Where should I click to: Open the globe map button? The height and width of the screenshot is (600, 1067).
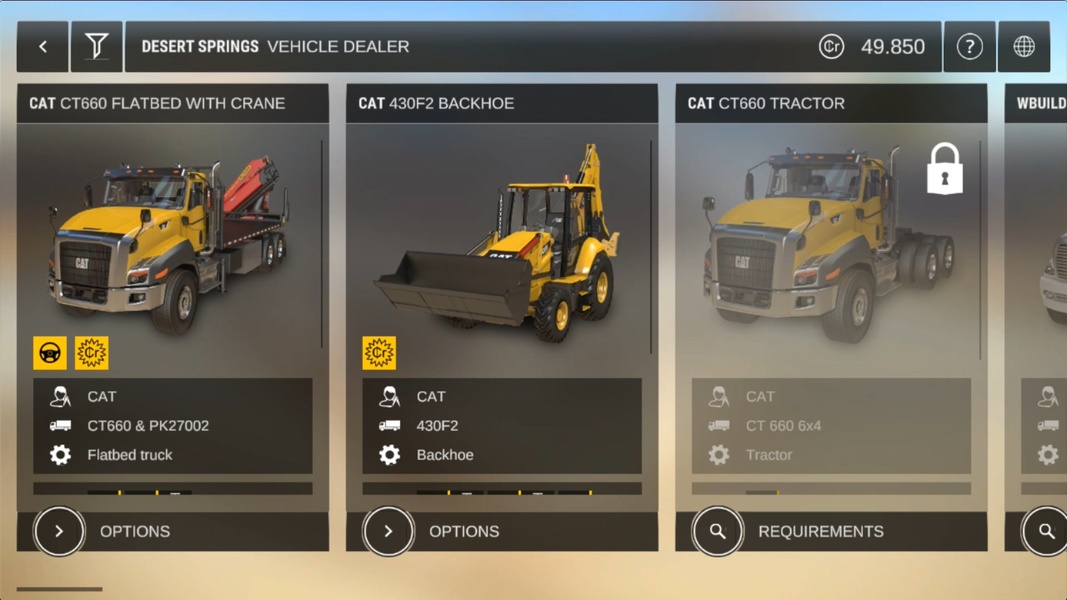[x=1024, y=47]
